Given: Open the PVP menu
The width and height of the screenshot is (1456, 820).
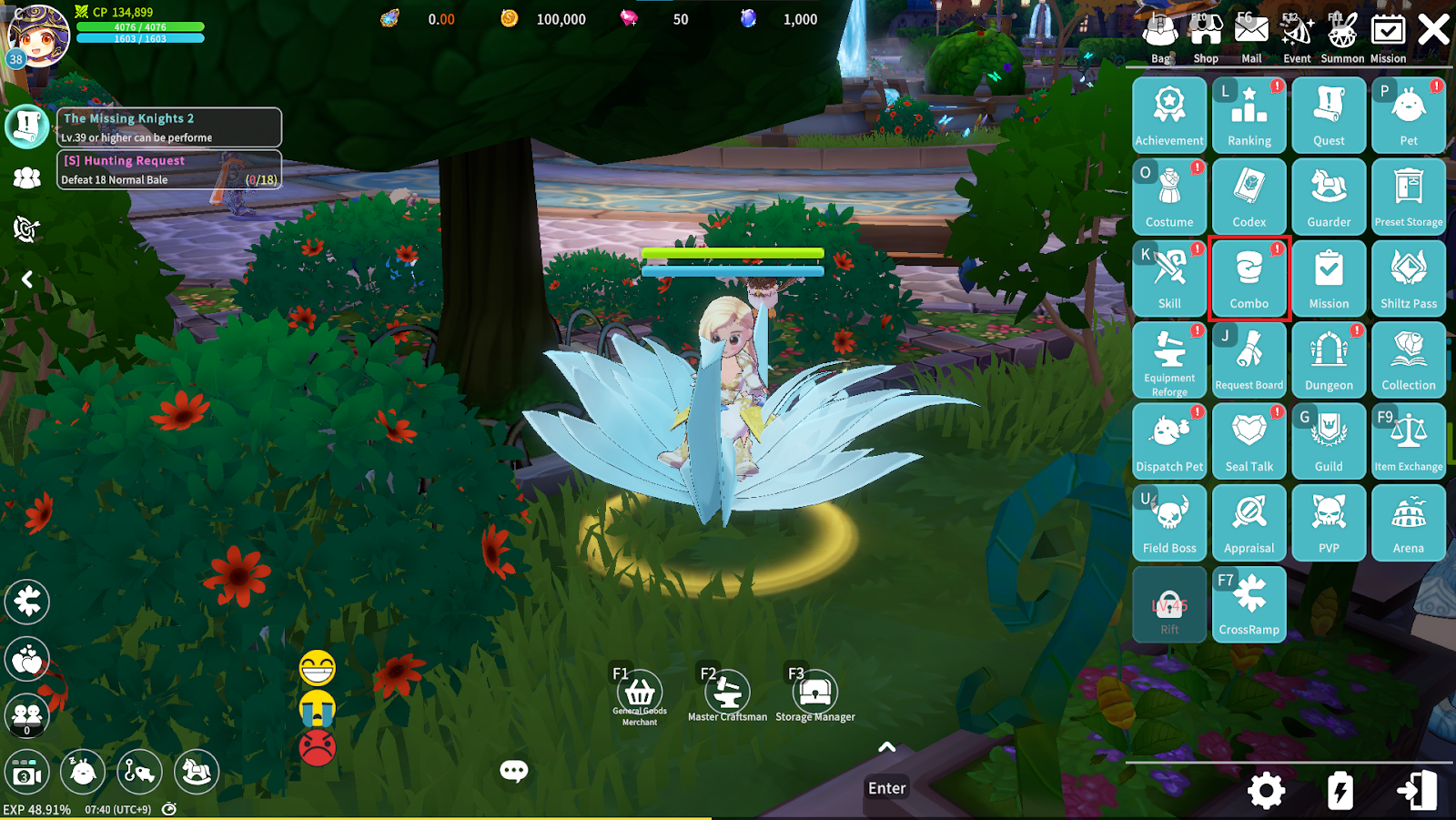Looking at the screenshot, I should coord(1329,522).
